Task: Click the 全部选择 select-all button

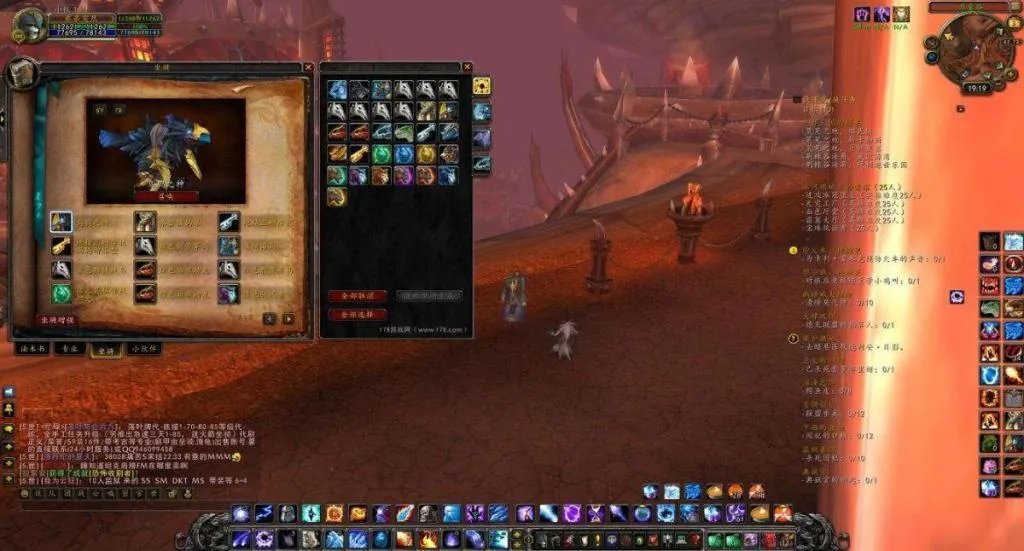Action: point(357,314)
